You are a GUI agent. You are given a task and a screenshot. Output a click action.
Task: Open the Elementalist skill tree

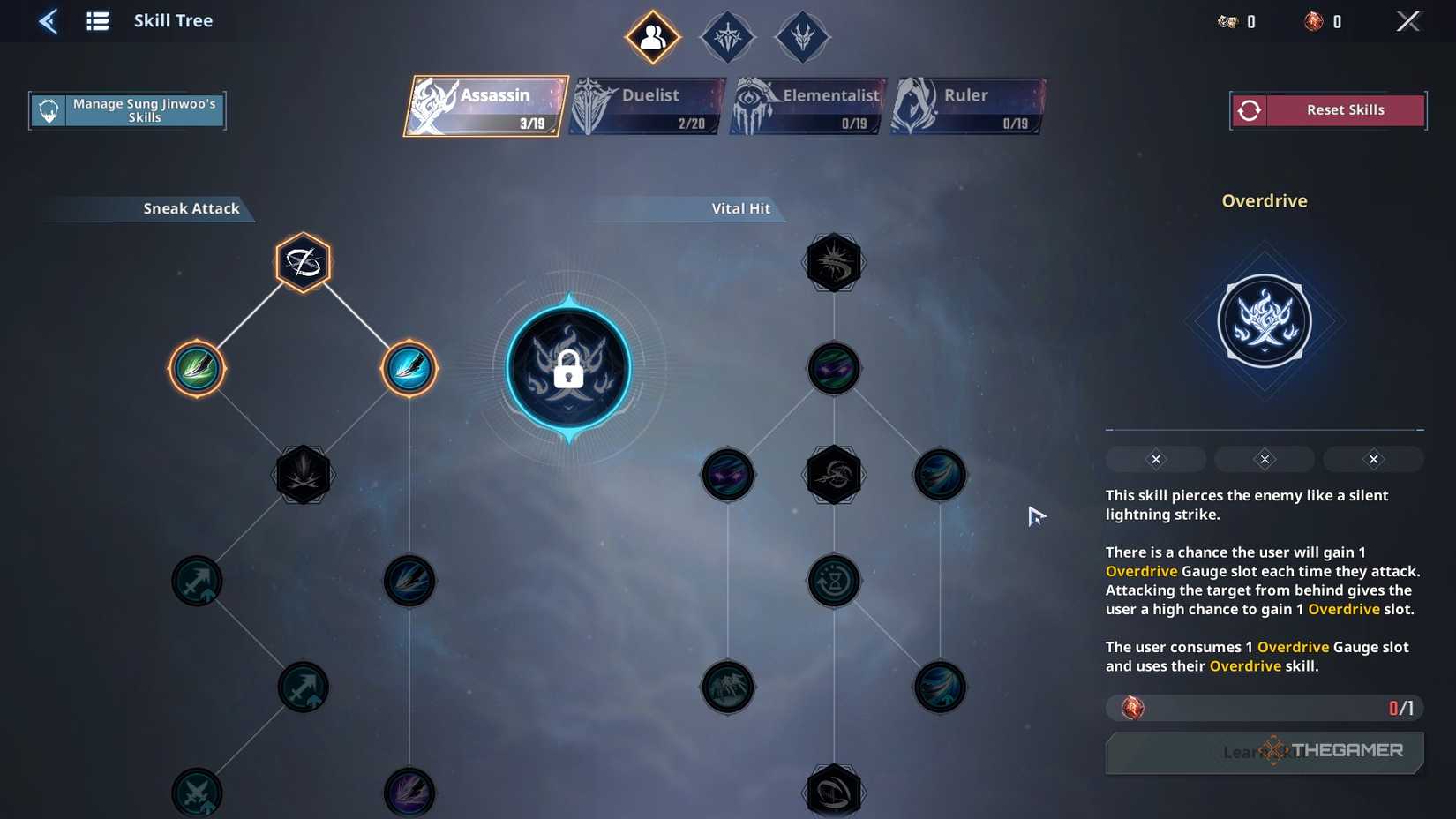(806, 105)
